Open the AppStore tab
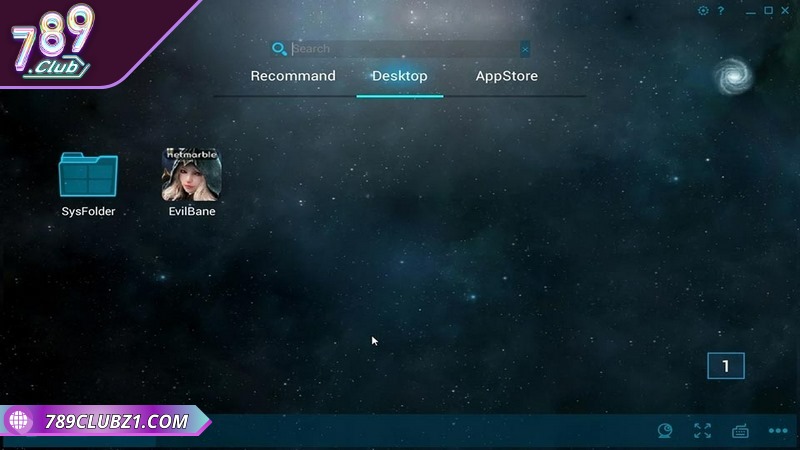This screenshot has width=800, height=450. (506, 76)
